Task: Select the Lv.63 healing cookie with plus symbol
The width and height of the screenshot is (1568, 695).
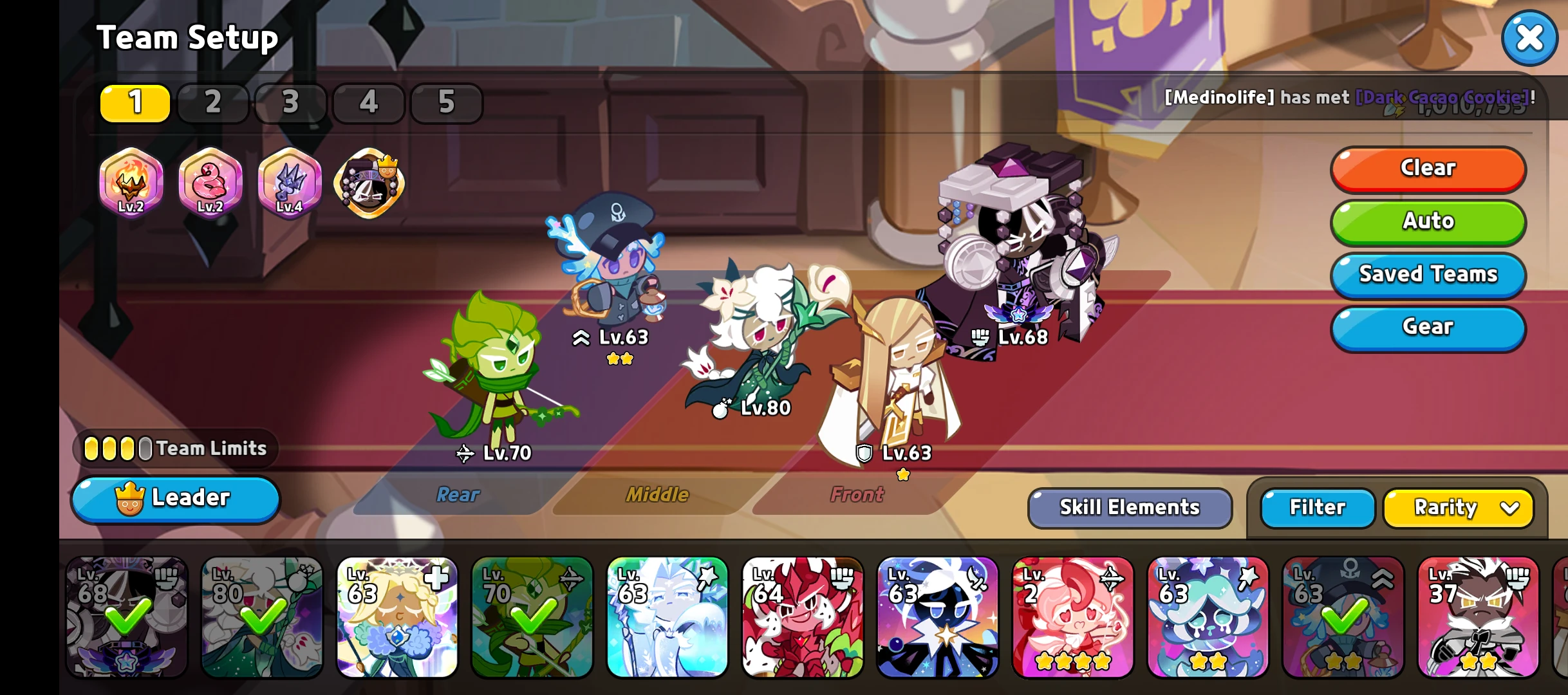Action: tap(397, 618)
